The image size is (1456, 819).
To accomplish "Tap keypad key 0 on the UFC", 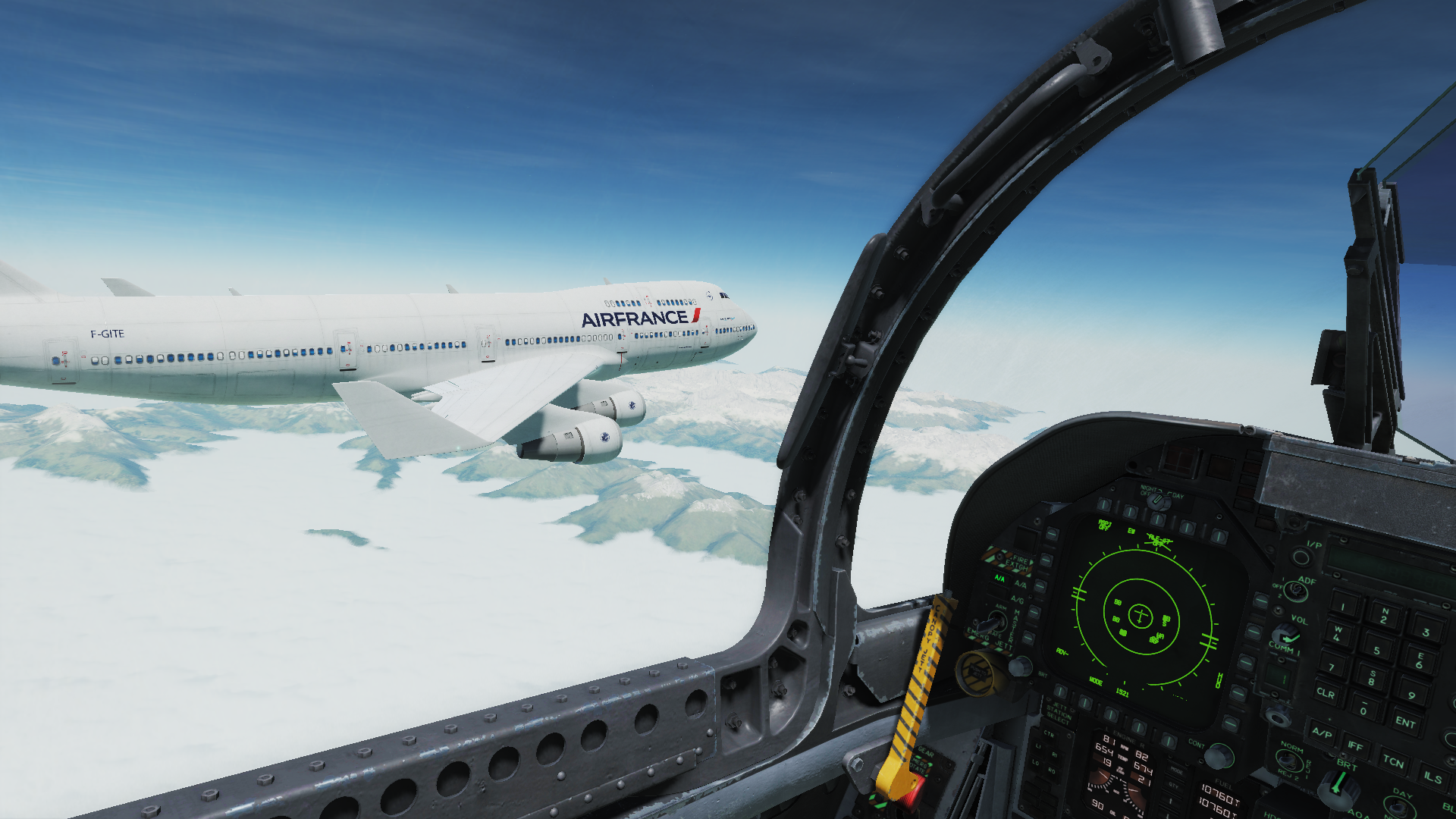I will point(1363,710).
